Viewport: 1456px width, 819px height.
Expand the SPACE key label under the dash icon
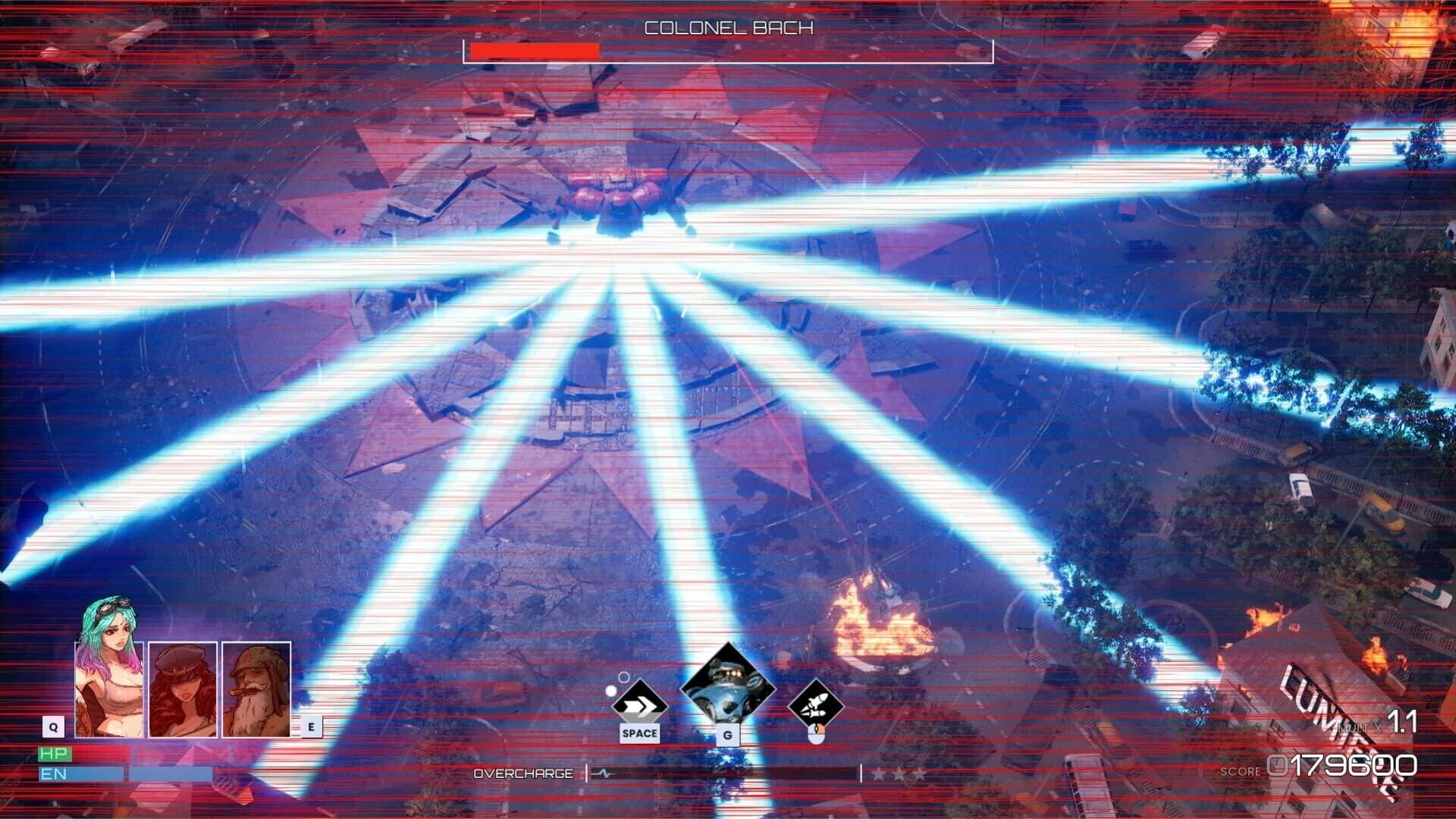pos(639,733)
